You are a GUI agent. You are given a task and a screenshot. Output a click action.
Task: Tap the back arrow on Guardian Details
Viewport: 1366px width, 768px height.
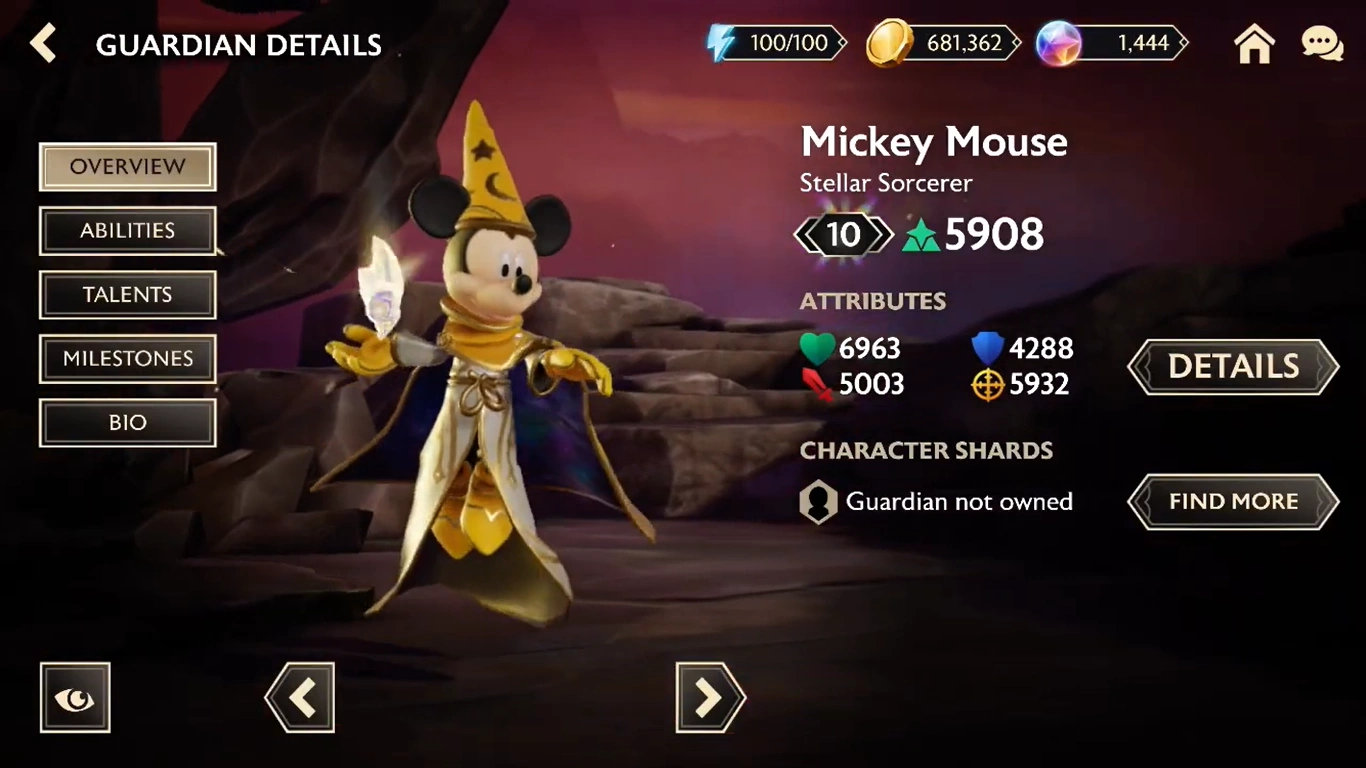pyautogui.click(x=42, y=44)
